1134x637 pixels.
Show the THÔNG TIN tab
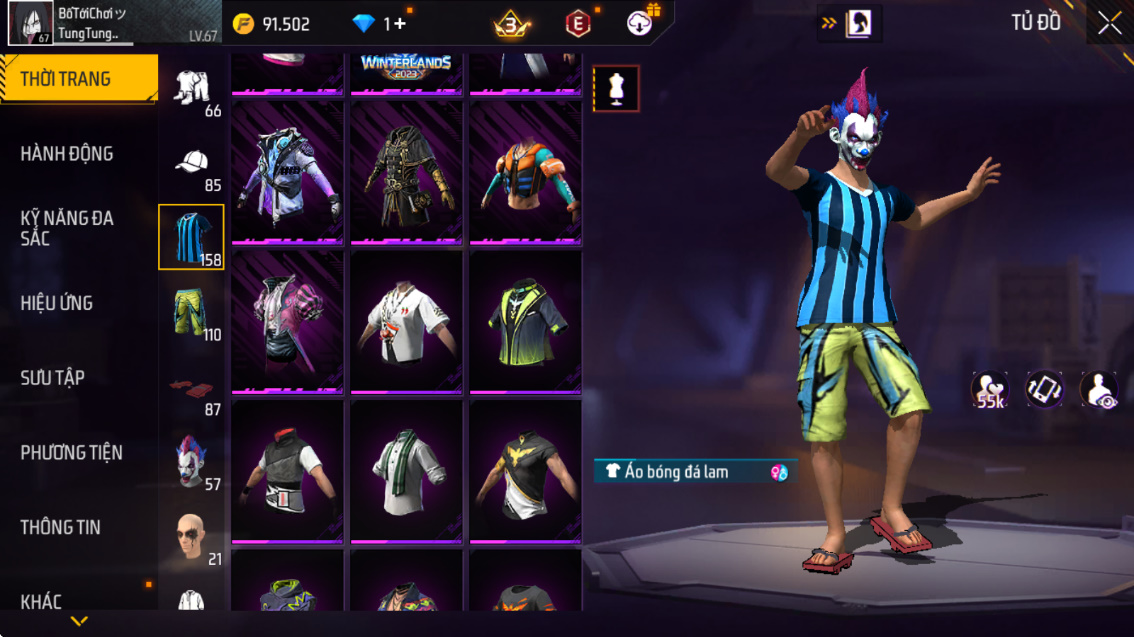(61, 527)
